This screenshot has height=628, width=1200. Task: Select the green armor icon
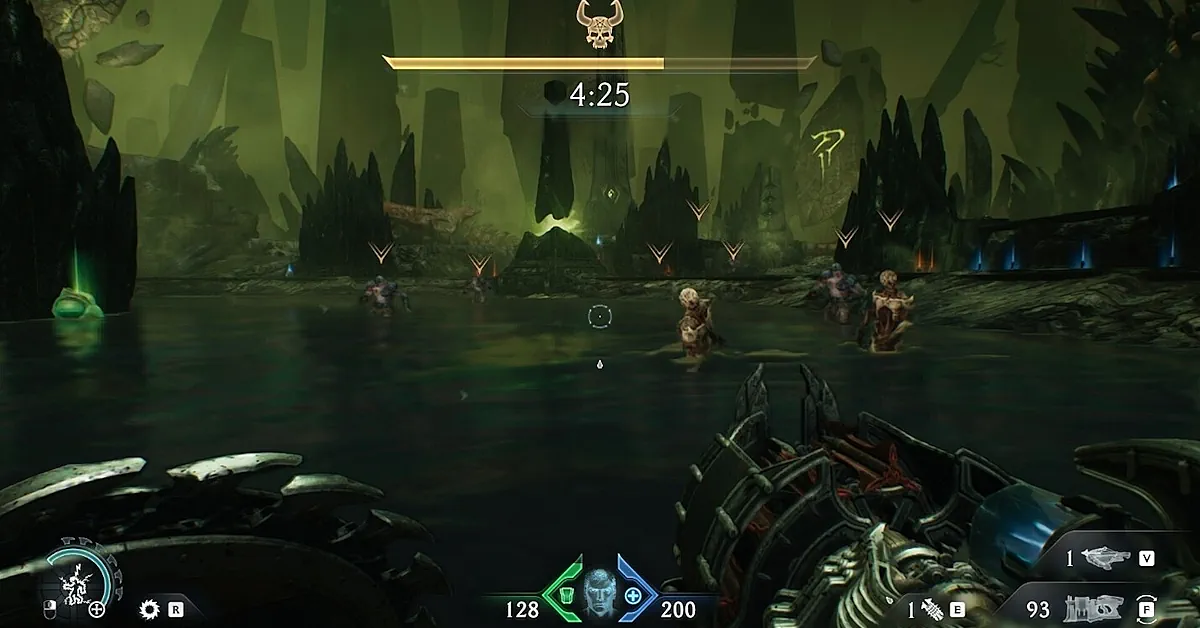point(565,596)
